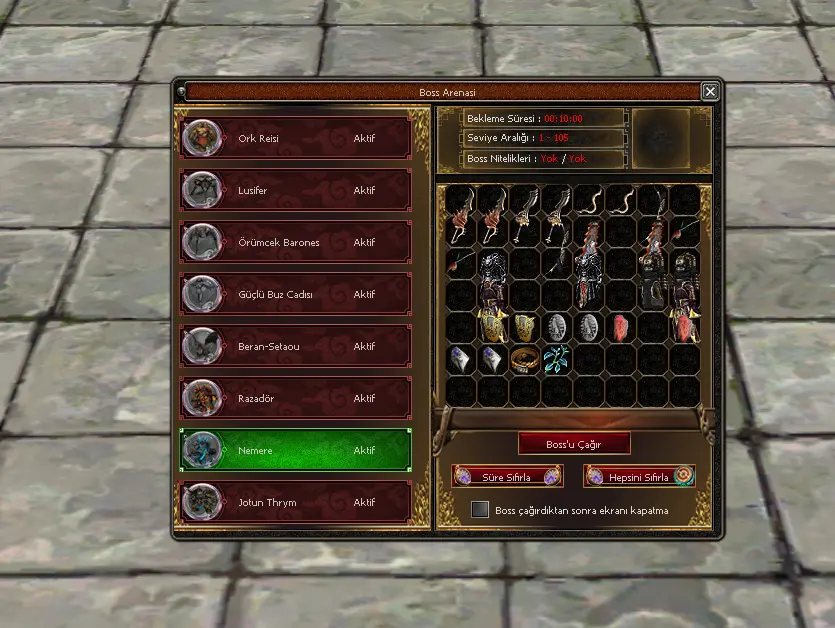
Task: Close the Boss Arenası window
Action: point(710,92)
